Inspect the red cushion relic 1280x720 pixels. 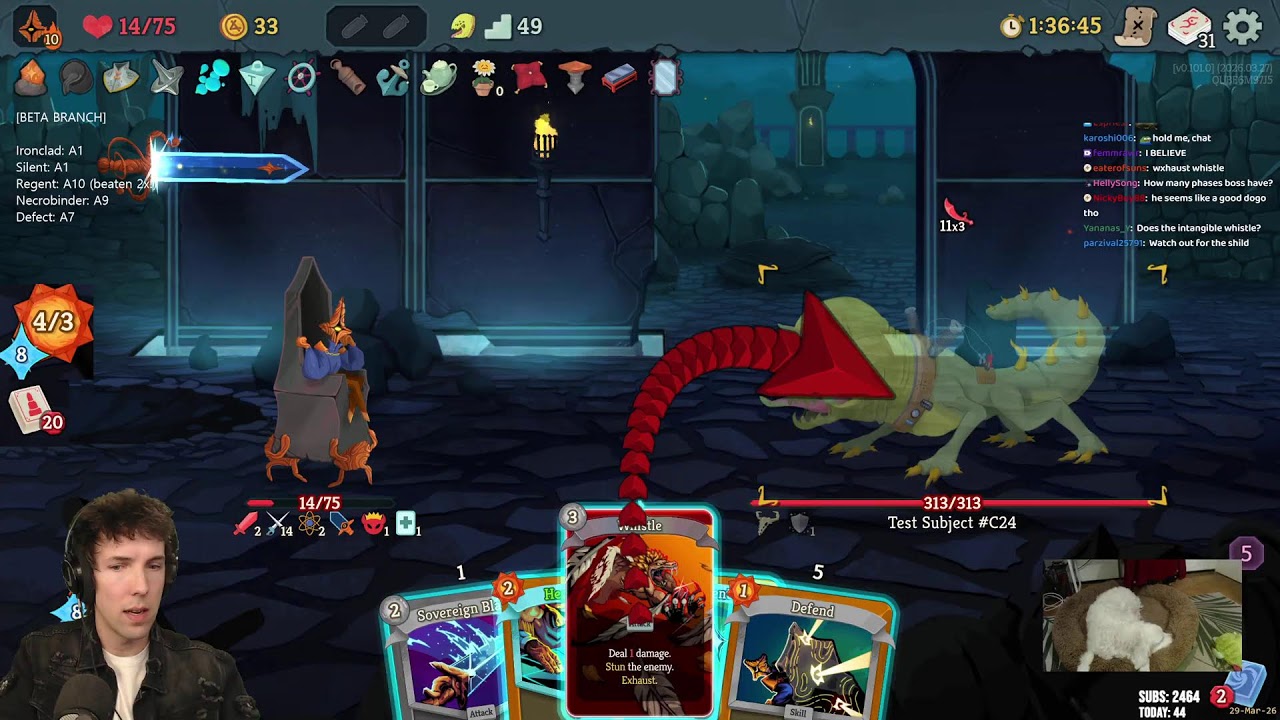[x=528, y=78]
